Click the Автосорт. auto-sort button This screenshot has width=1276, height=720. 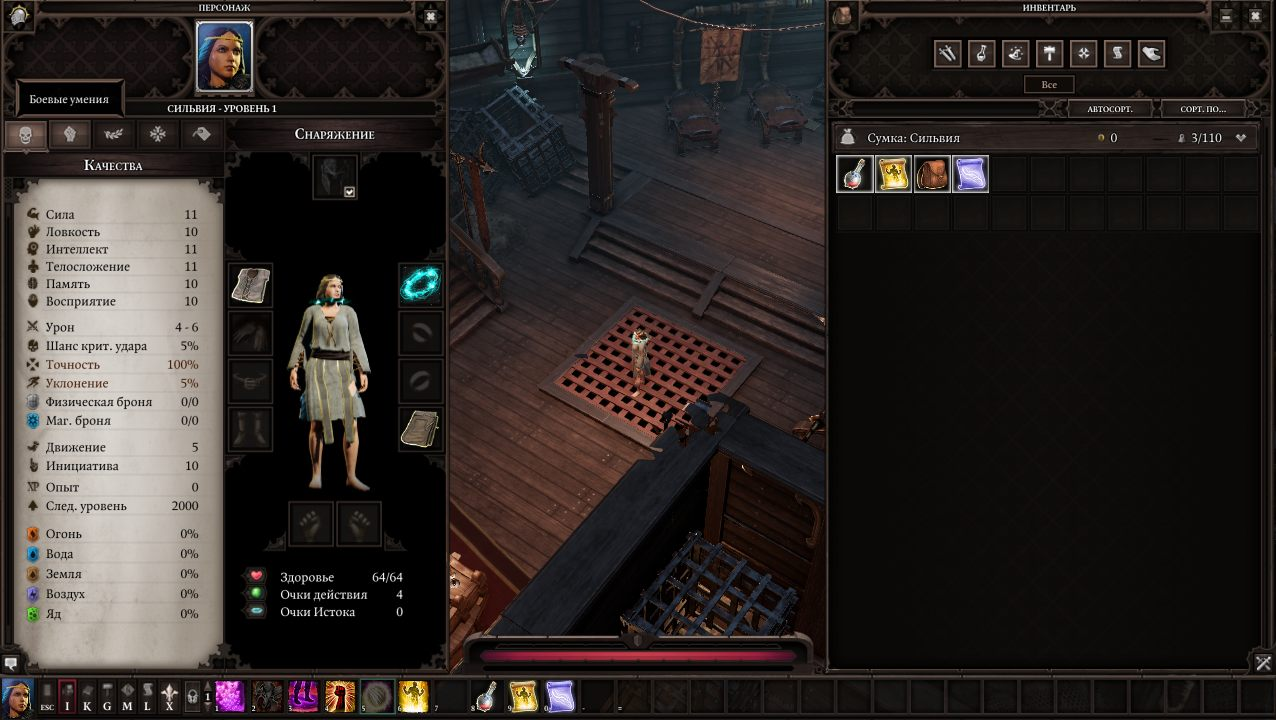coord(1109,108)
